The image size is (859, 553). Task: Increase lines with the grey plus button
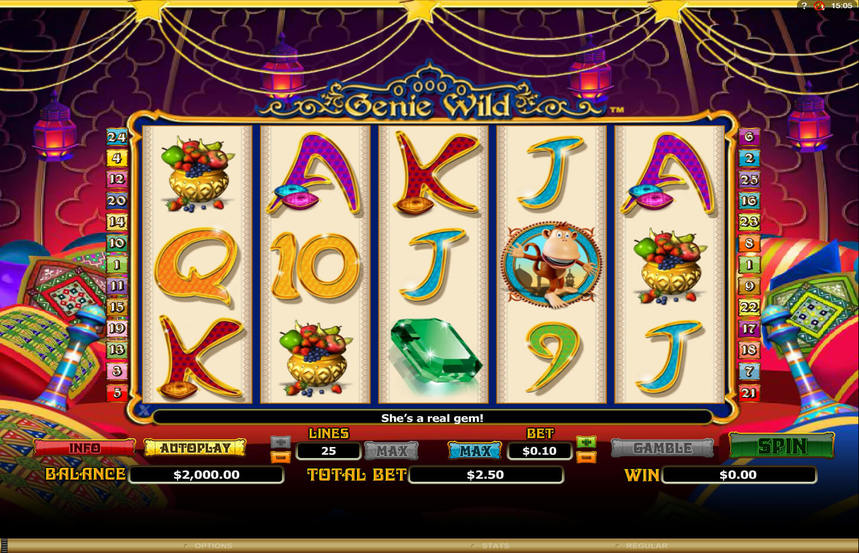(x=281, y=442)
